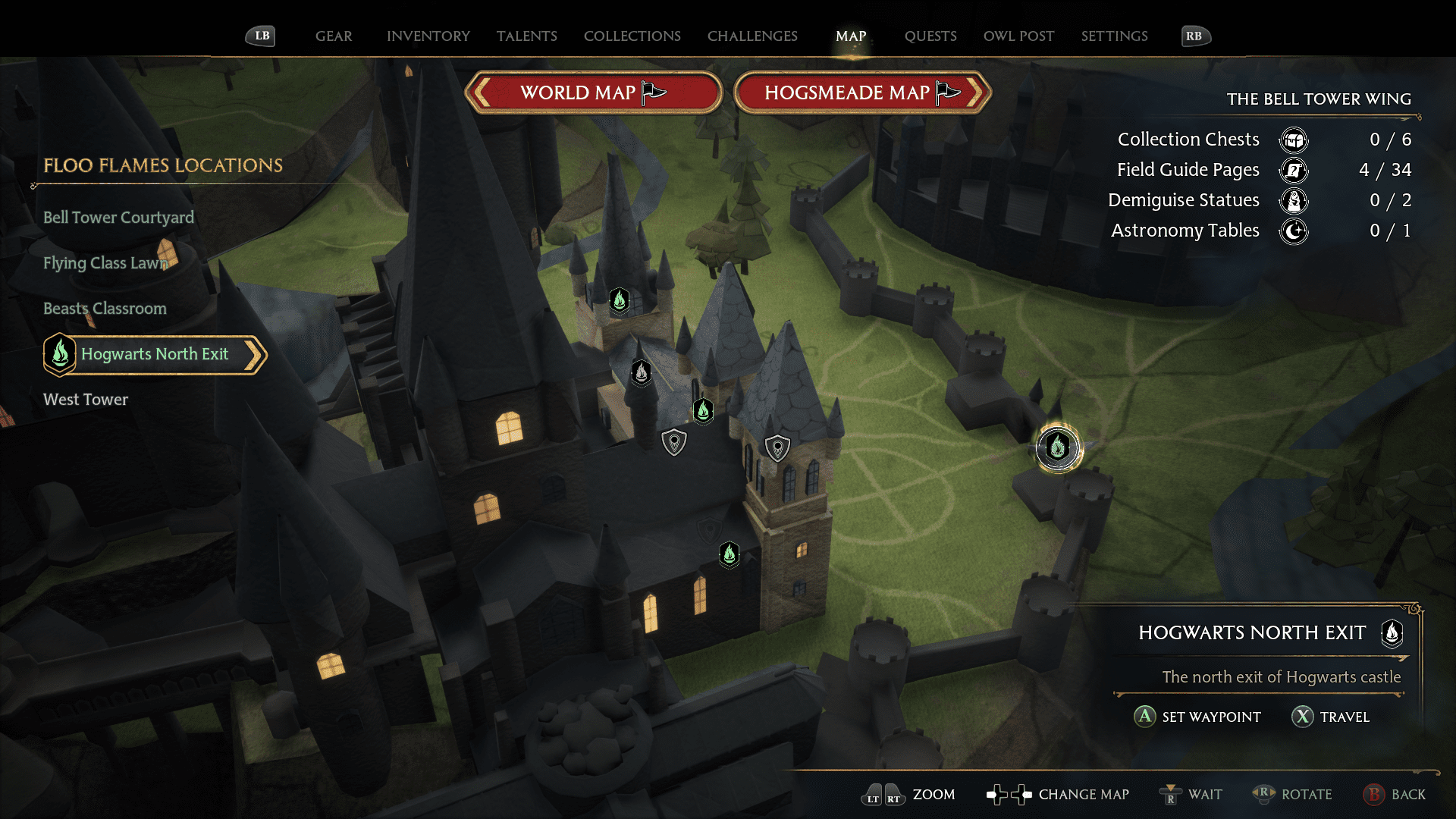
Task: Click TRAVEL to fast travel
Action: [x=1331, y=717]
